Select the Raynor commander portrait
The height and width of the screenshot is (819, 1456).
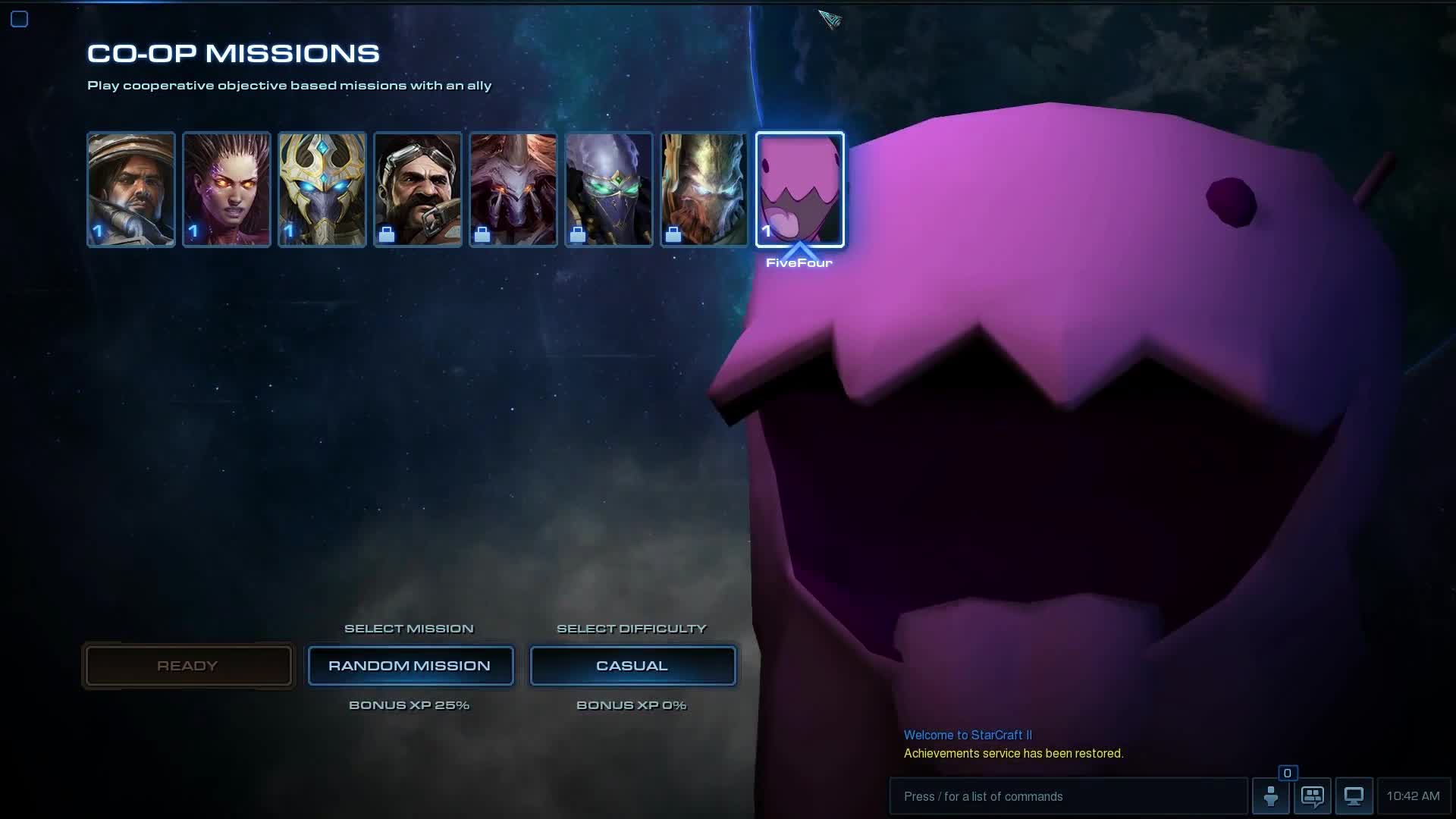click(x=131, y=190)
